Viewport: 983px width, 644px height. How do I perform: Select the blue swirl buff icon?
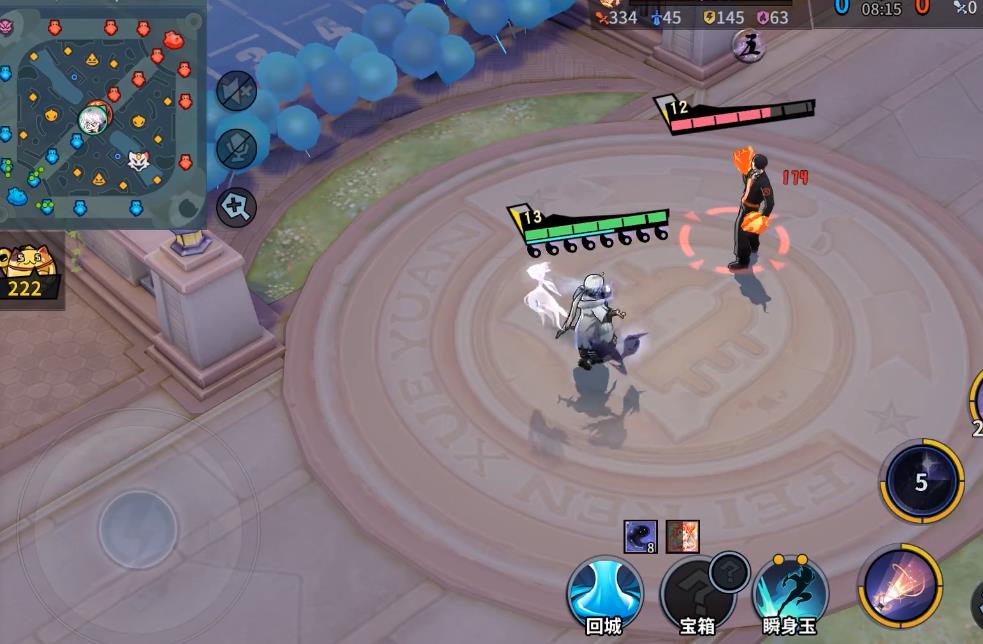point(640,536)
